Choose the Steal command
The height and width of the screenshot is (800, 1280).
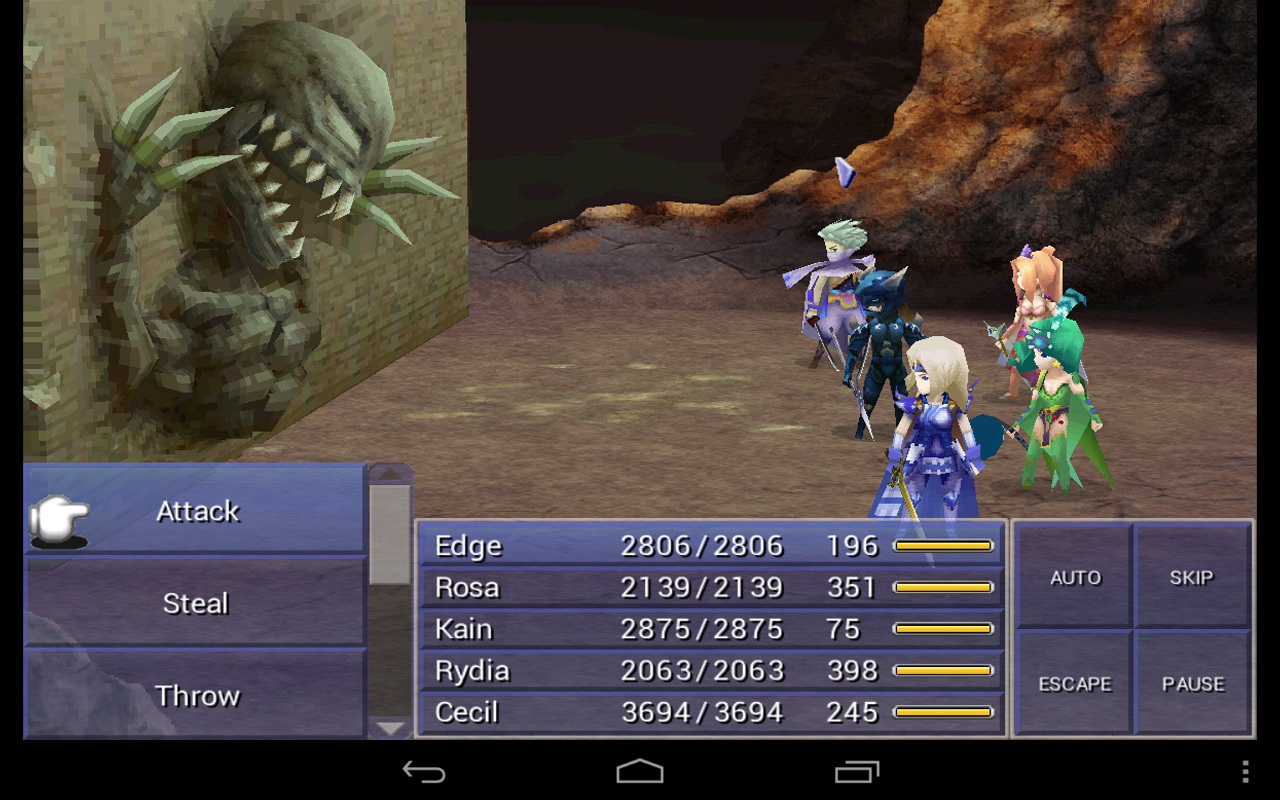196,603
